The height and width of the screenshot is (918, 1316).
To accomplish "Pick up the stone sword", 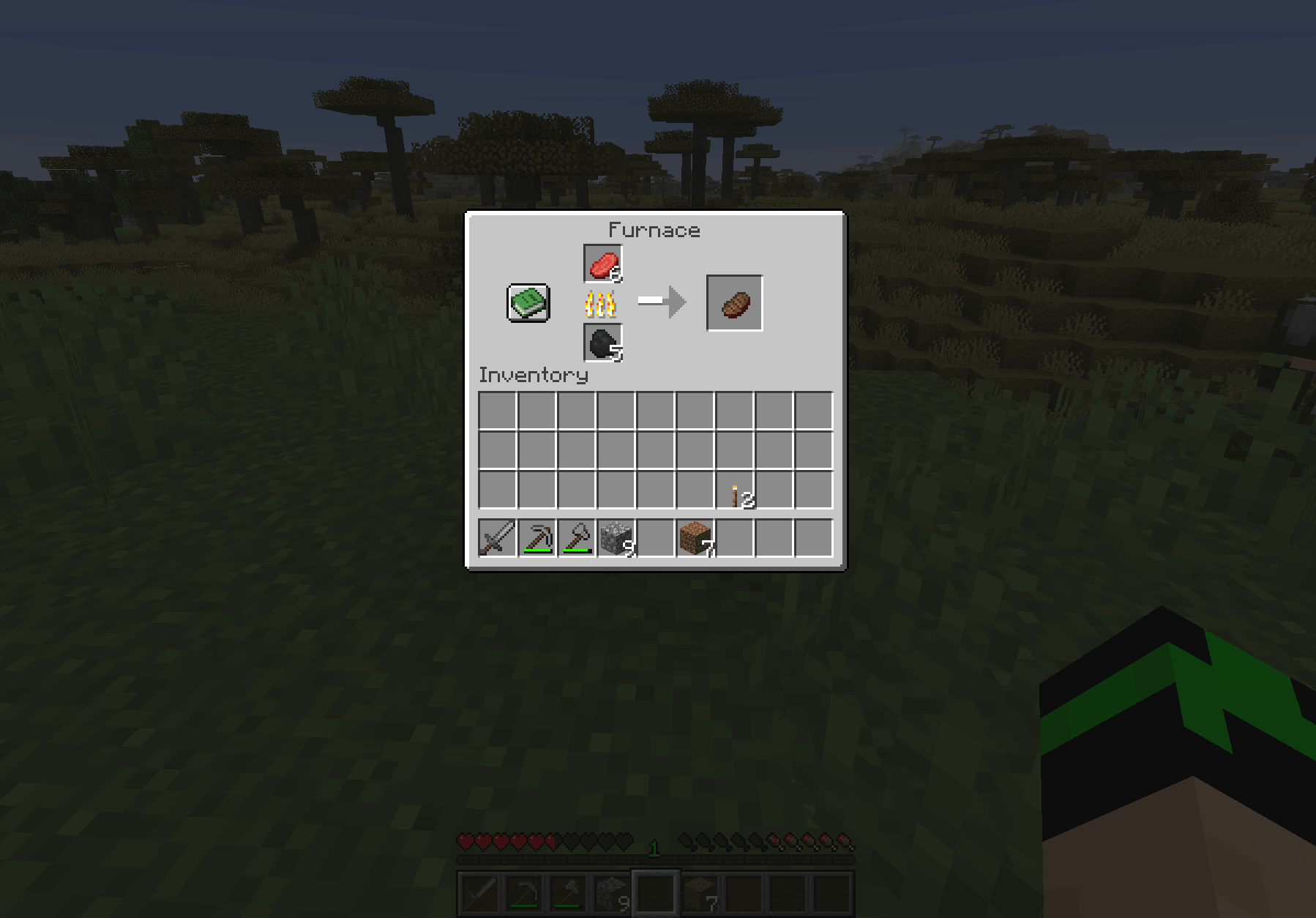I will 498,538.
